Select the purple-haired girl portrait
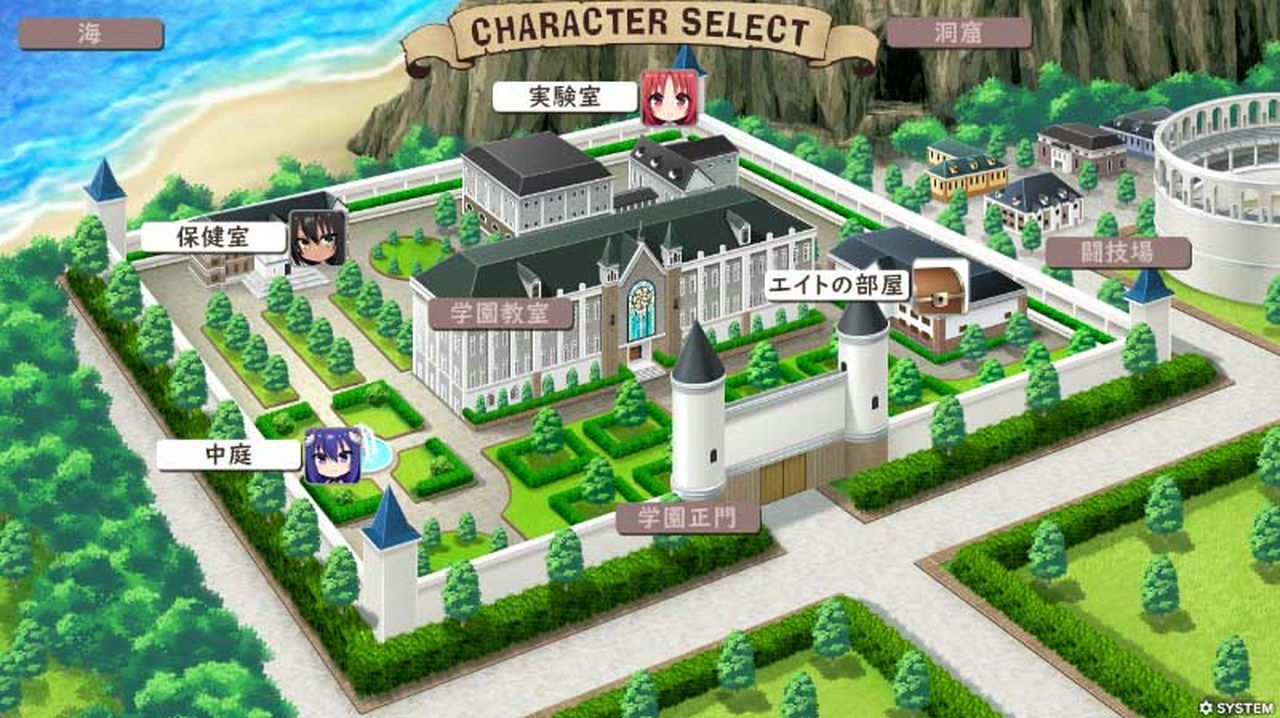This screenshot has width=1280, height=718. point(333,455)
